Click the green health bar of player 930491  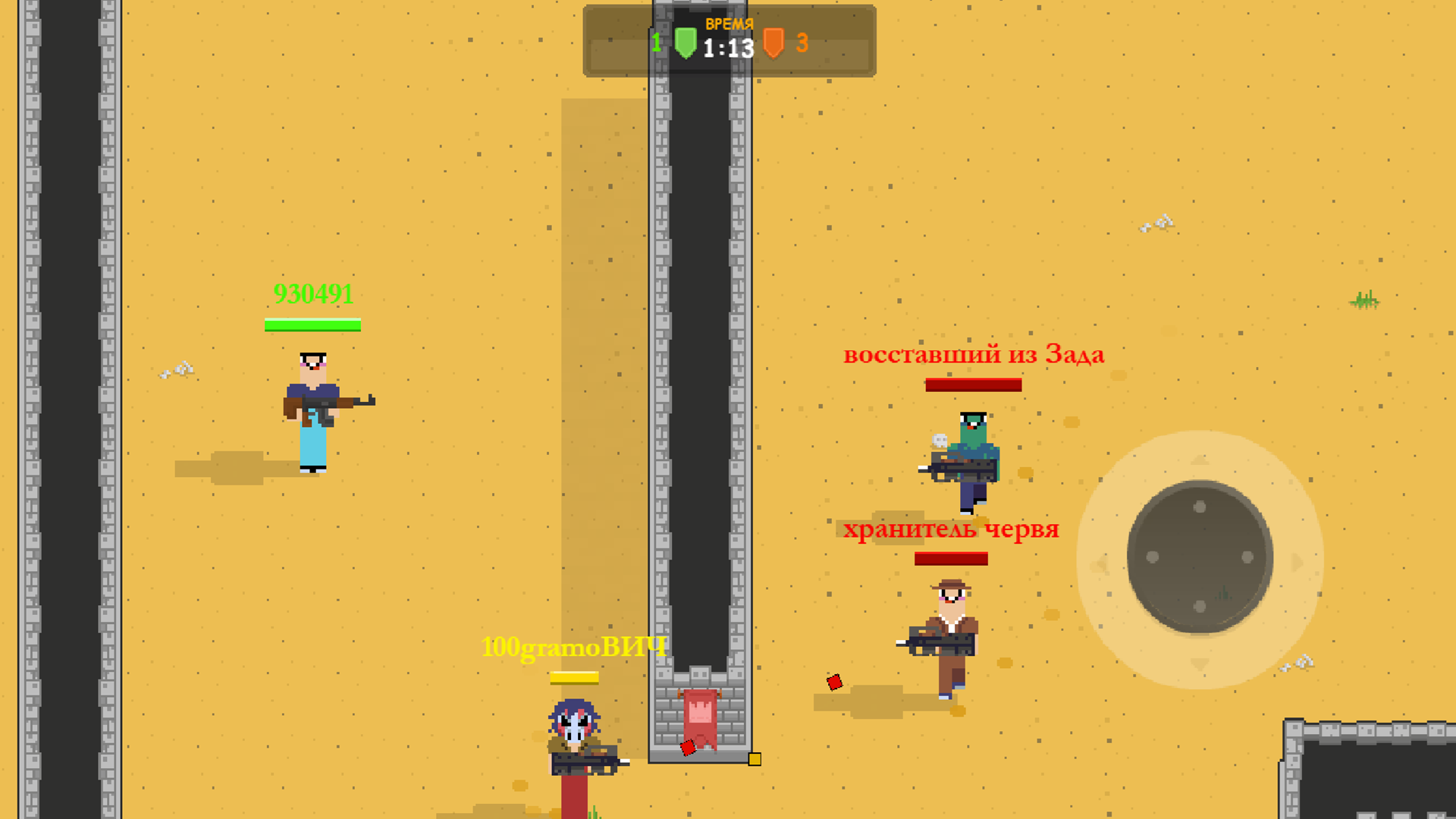point(312,325)
